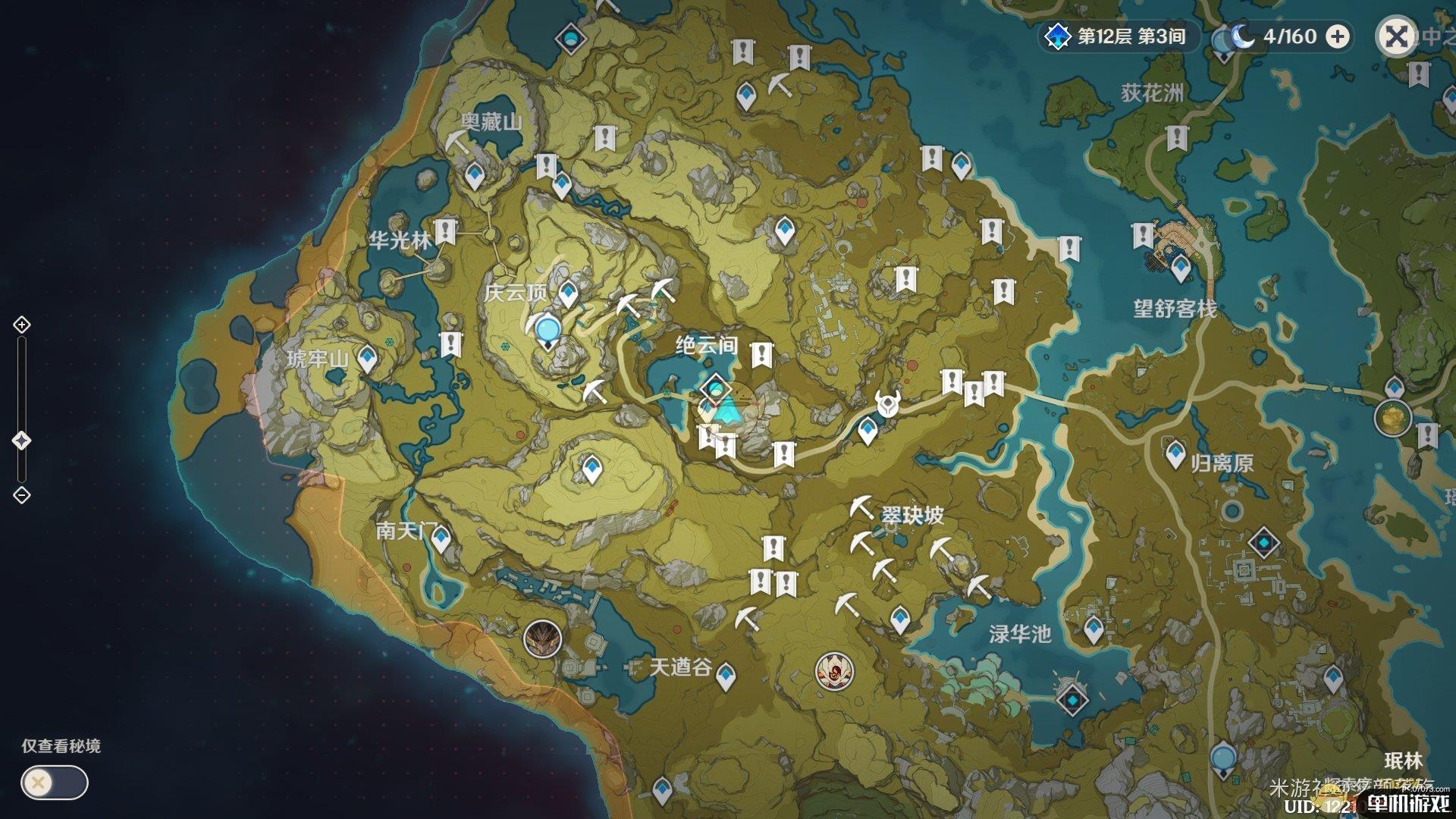This screenshot has width=1456, height=819.
Task: Toggle the 仅查看秘境 domains-only switch
Action: (x=55, y=783)
